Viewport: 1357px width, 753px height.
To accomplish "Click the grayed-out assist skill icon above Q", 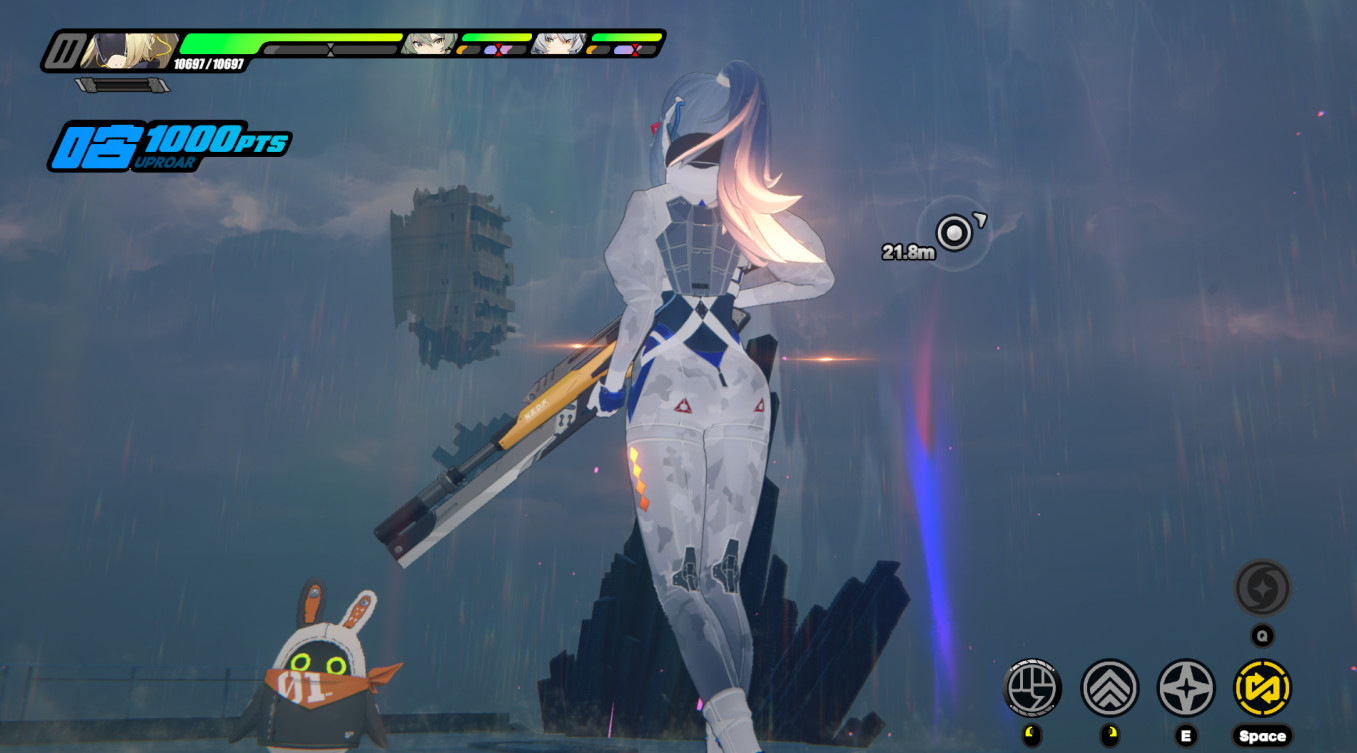I will pyautogui.click(x=1263, y=588).
